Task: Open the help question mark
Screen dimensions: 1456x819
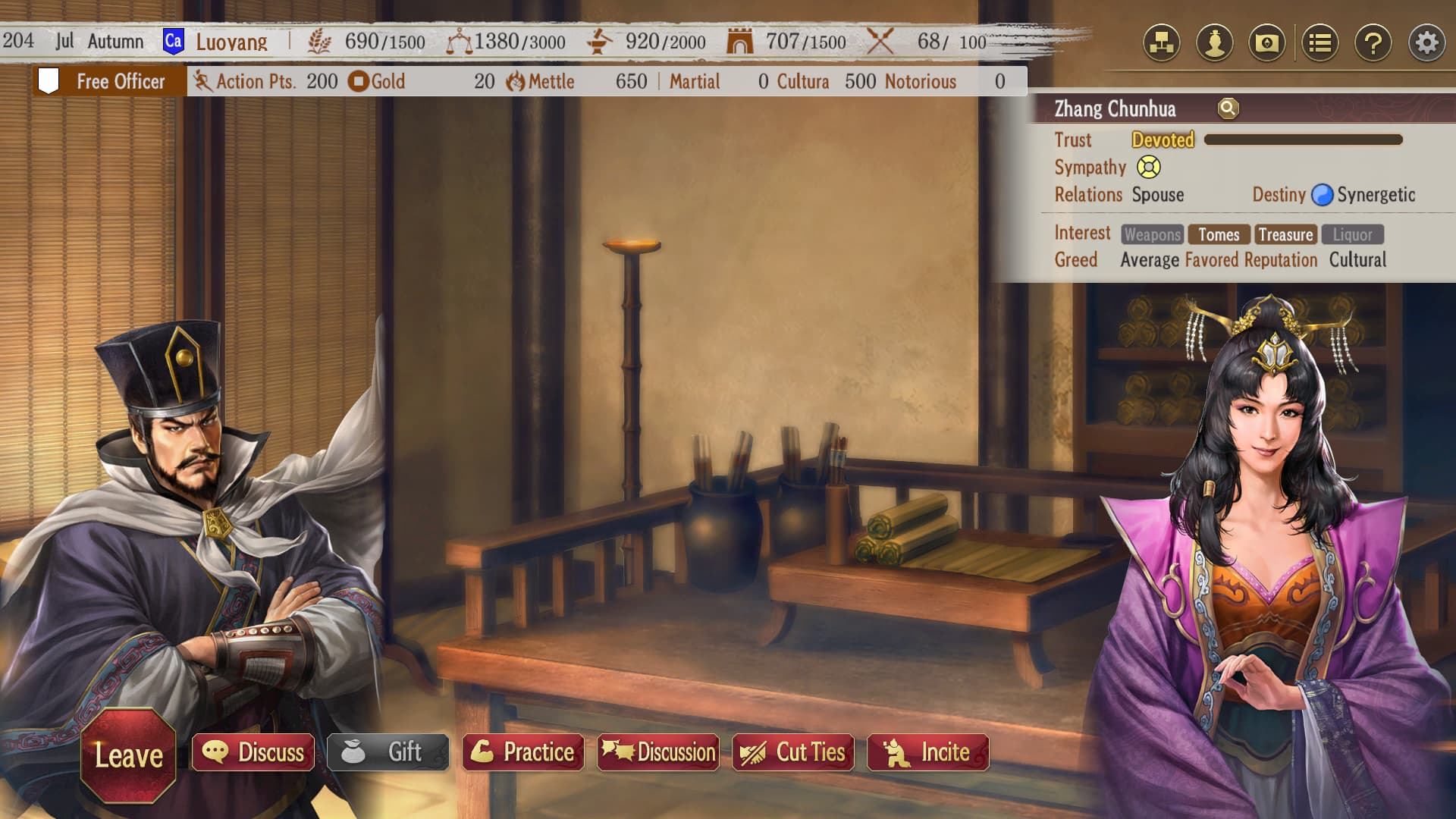Action: point(1373,42)
